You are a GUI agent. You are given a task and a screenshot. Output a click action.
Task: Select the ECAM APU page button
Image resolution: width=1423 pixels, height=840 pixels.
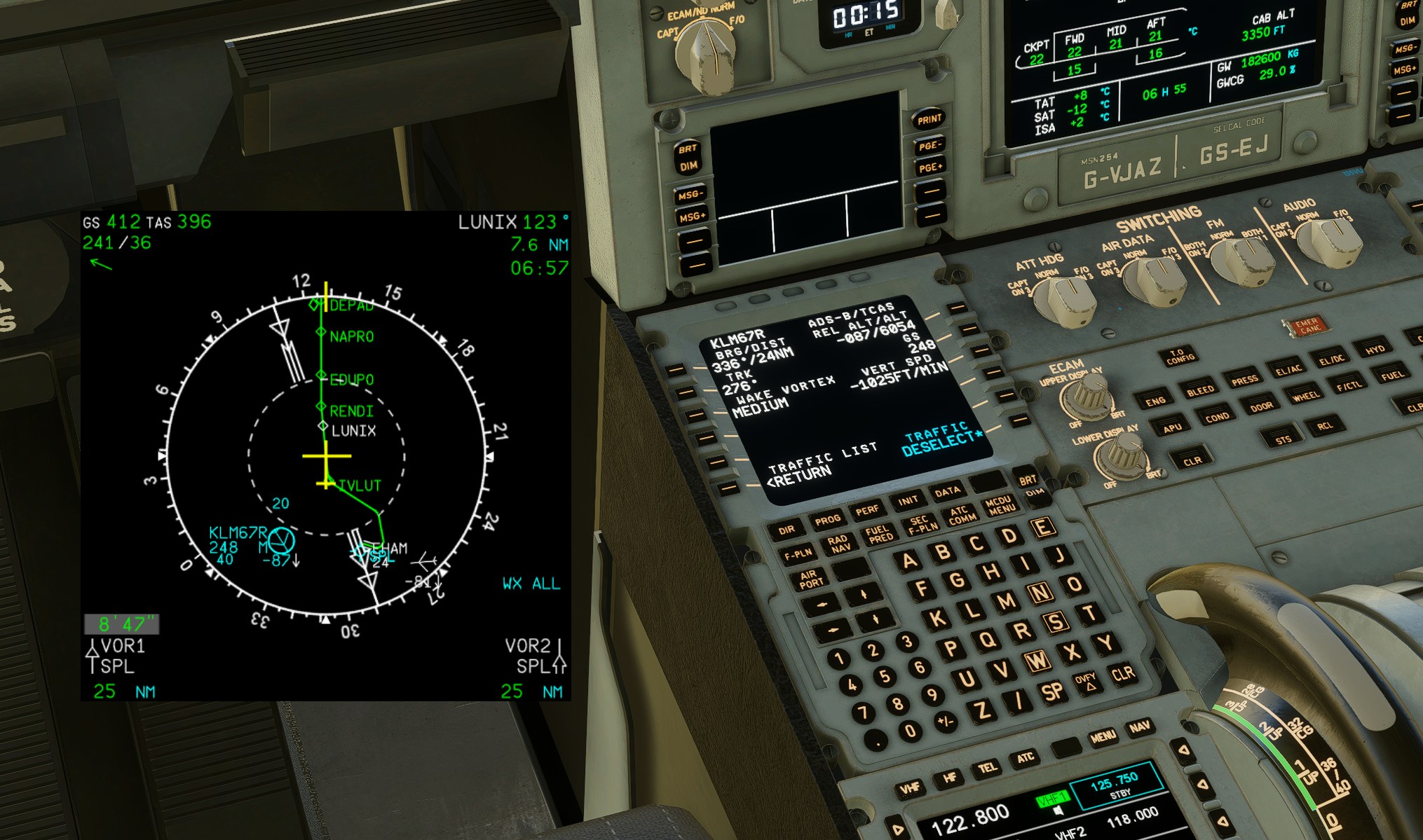pos(1173,428)
